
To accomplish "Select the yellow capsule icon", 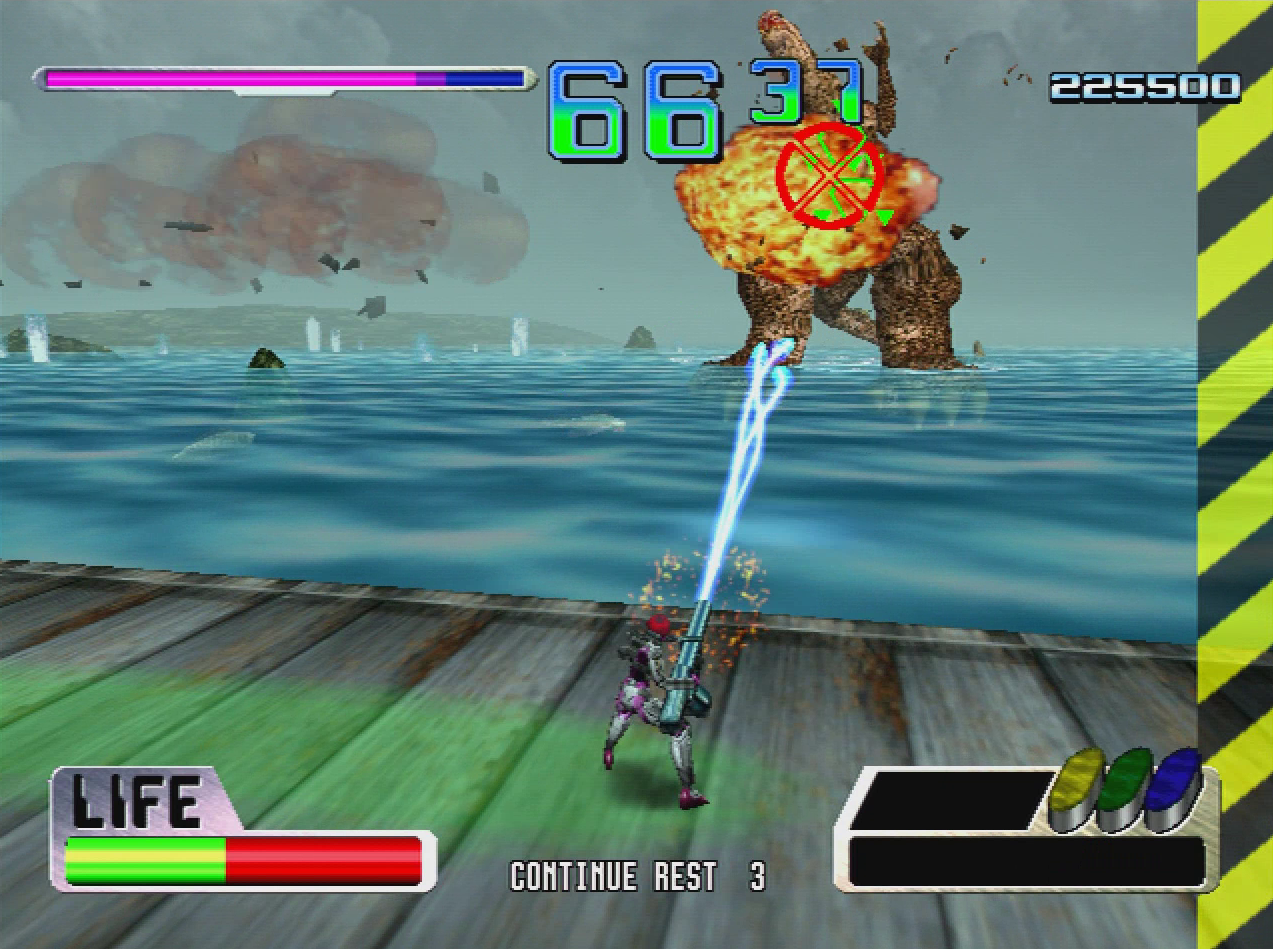I will tap(1077, 787).
